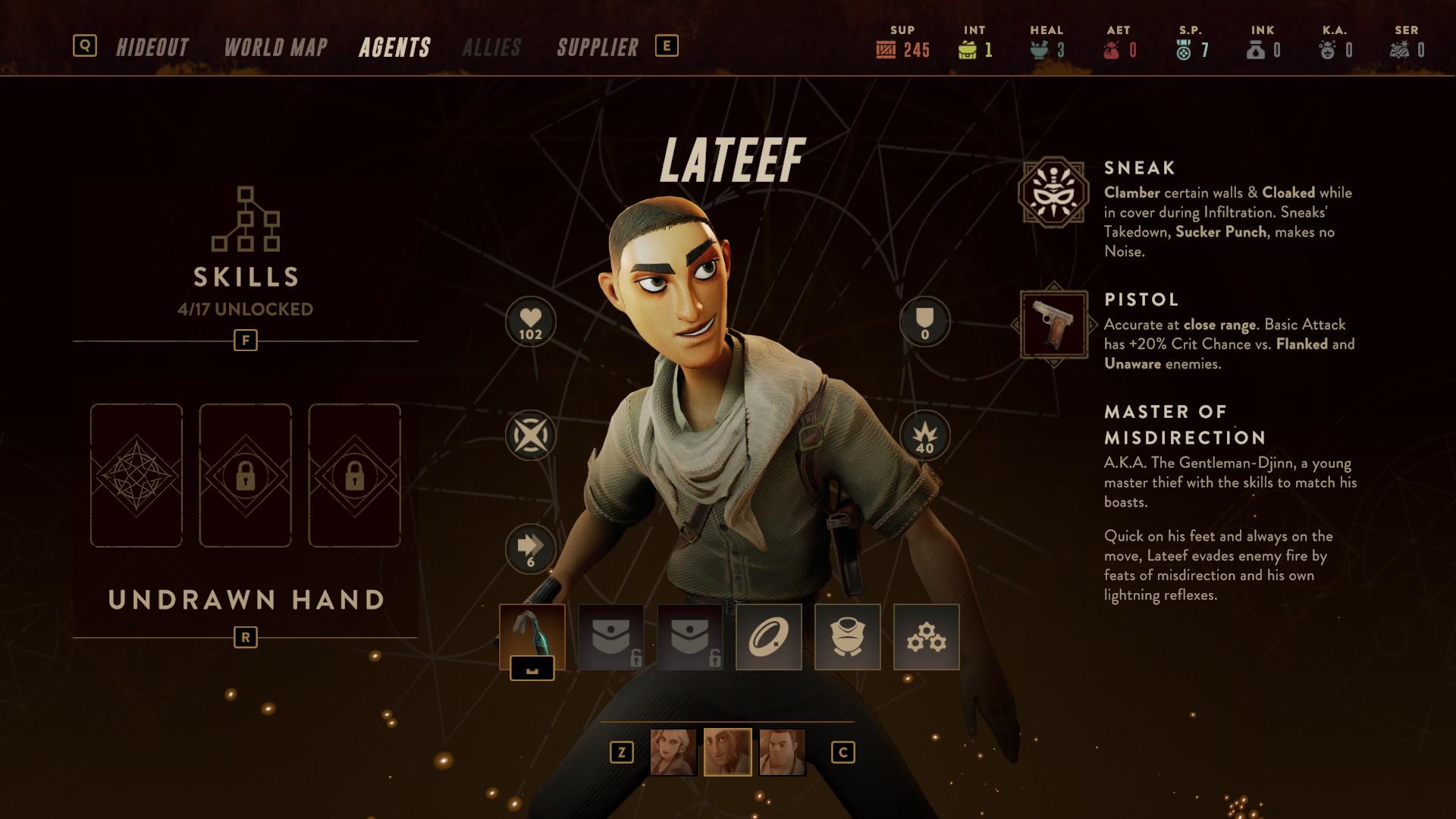Open the World Map tab
Screen dimensions: 1456x819
[275, 48]
